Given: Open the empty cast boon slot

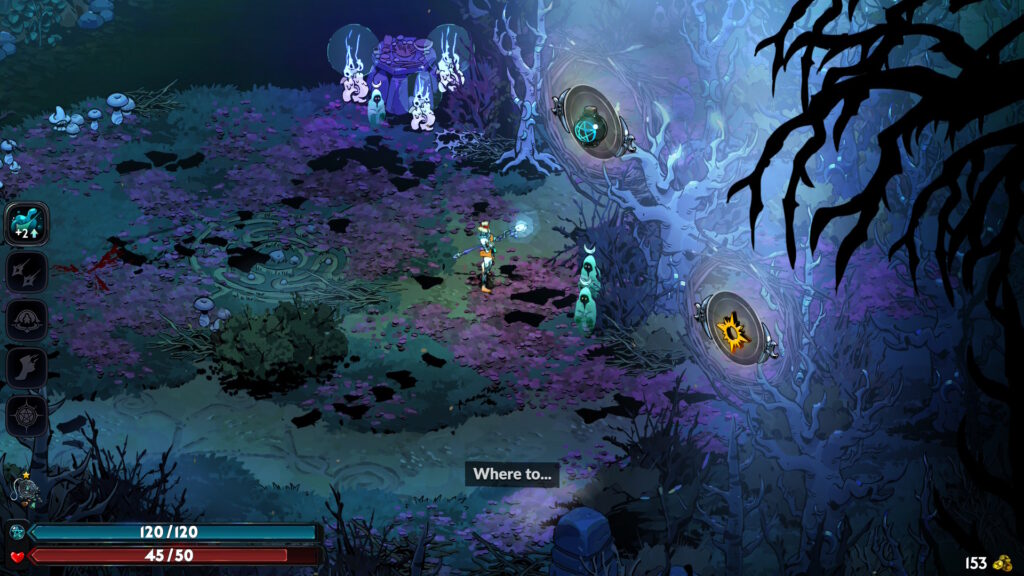Looking at the screenshot, I should [27, 319].
